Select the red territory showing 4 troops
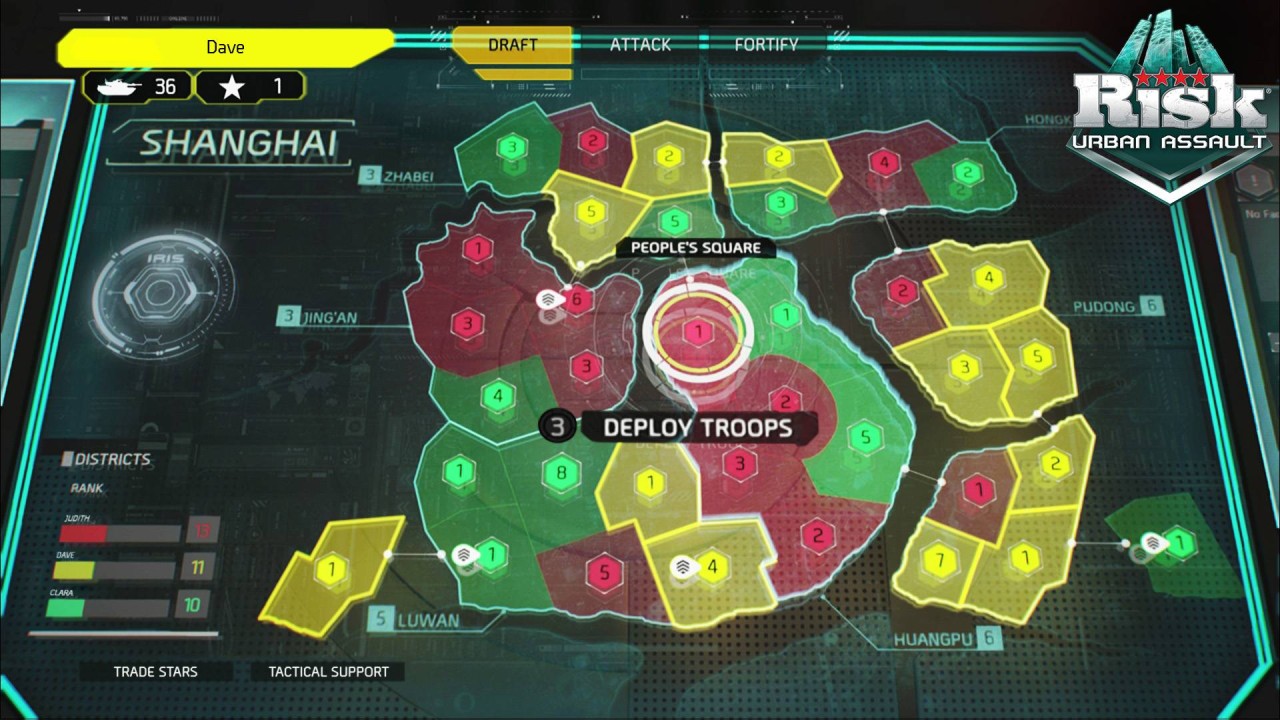1280x720 pixels. [x=883, y=162]
